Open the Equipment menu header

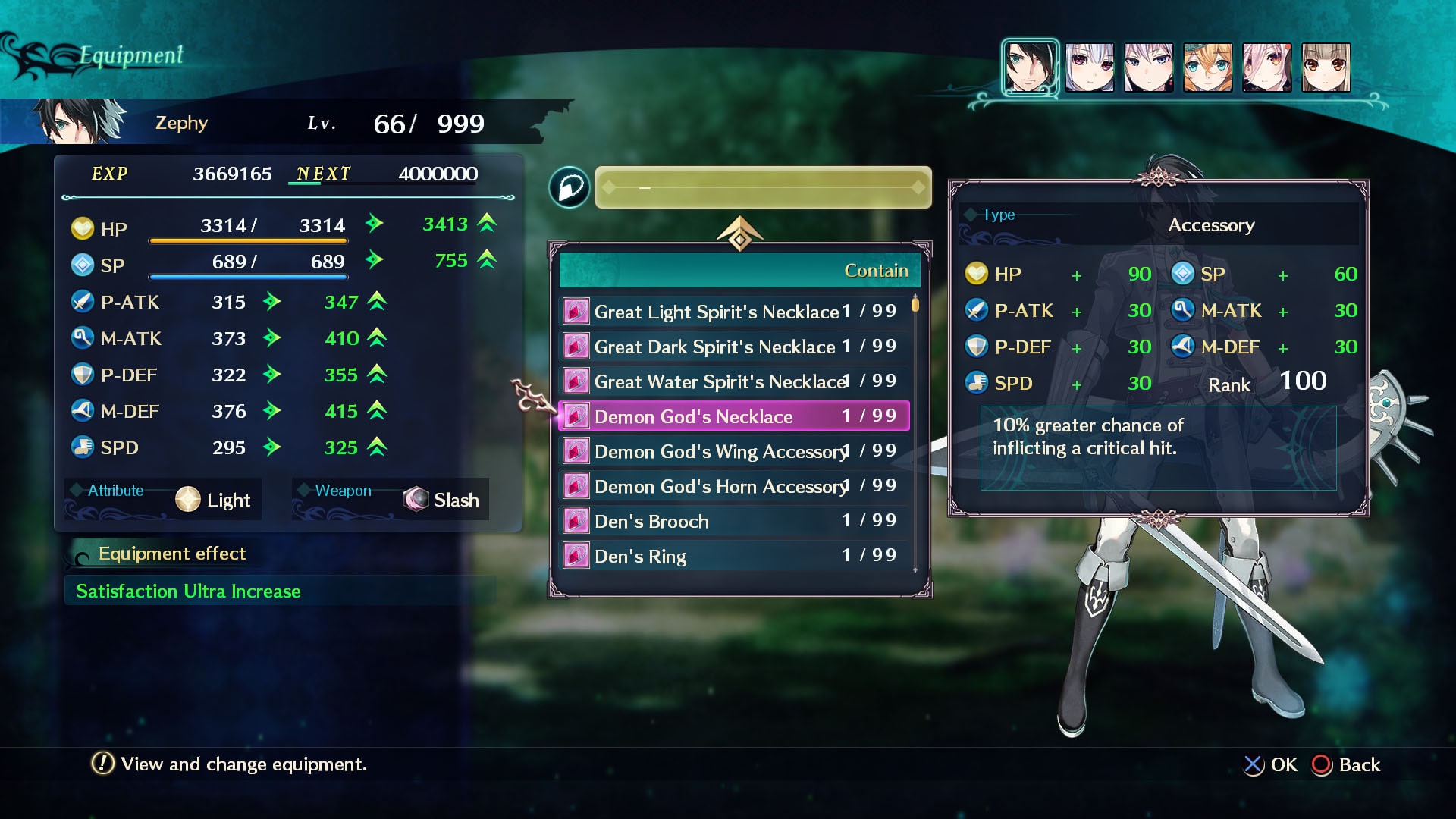(x=130, y=54)
